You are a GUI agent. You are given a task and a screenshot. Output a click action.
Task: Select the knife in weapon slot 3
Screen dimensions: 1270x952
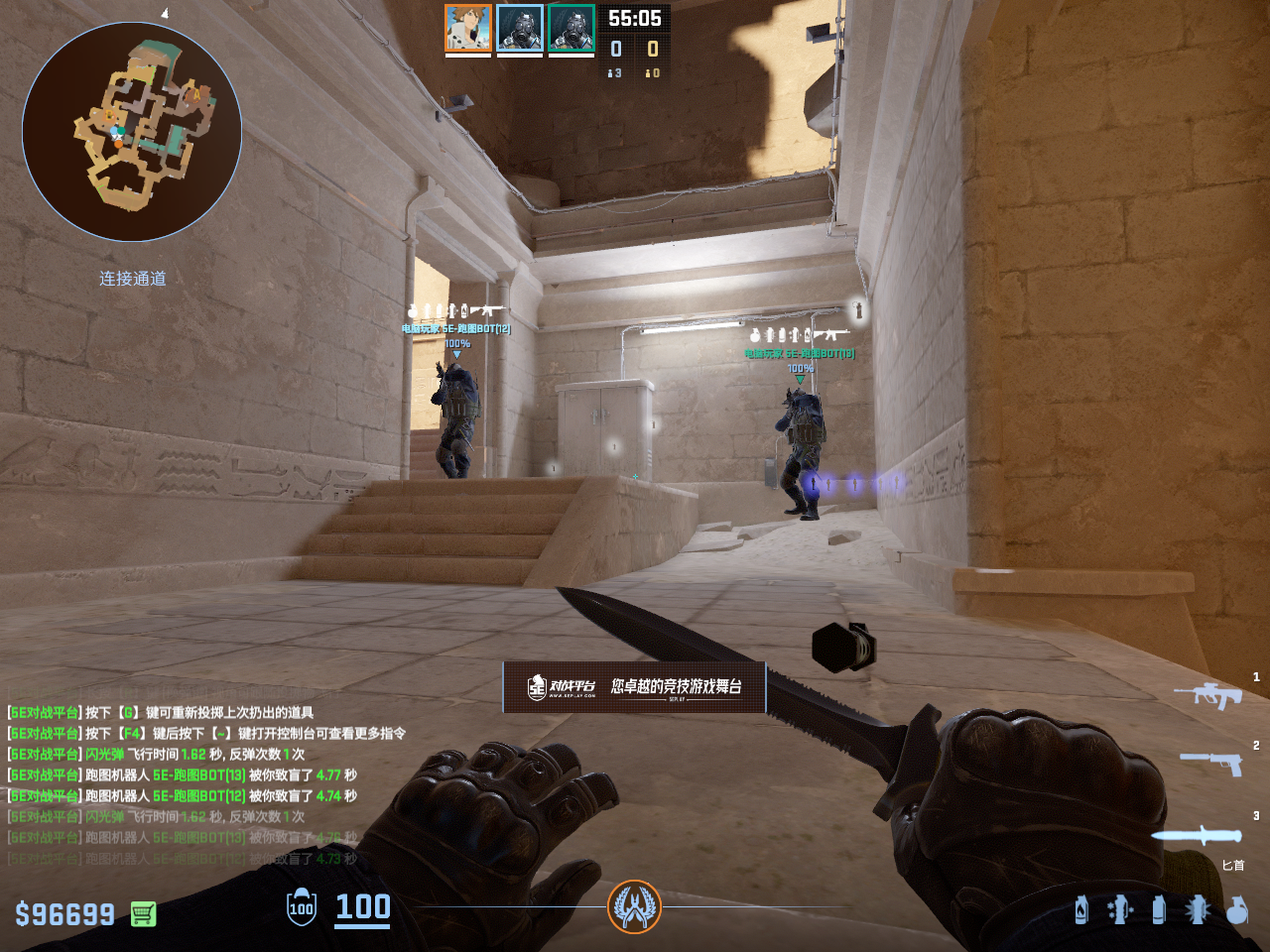(1197, 835)
